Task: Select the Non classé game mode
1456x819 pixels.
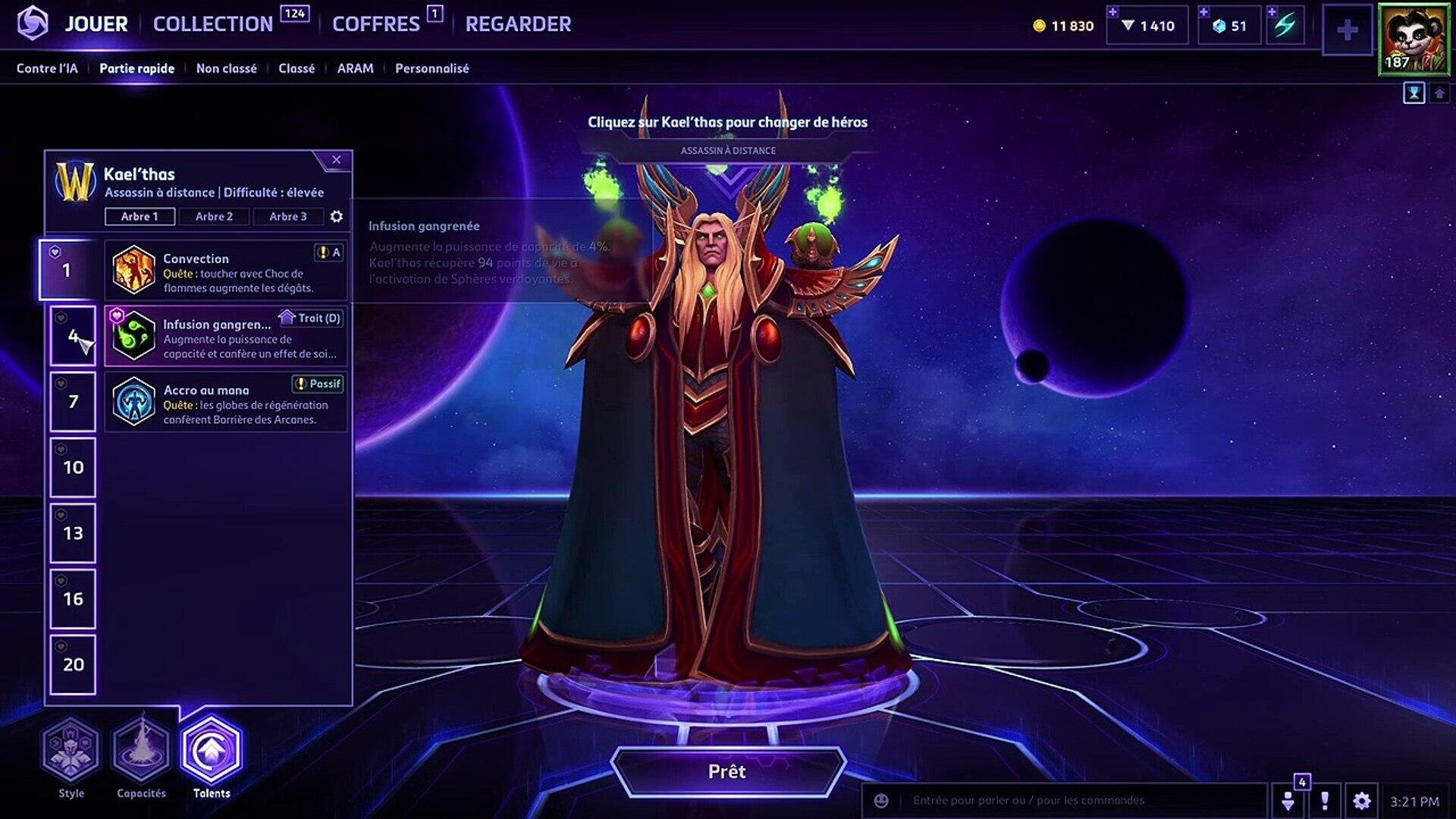Action: click(226, 68)
